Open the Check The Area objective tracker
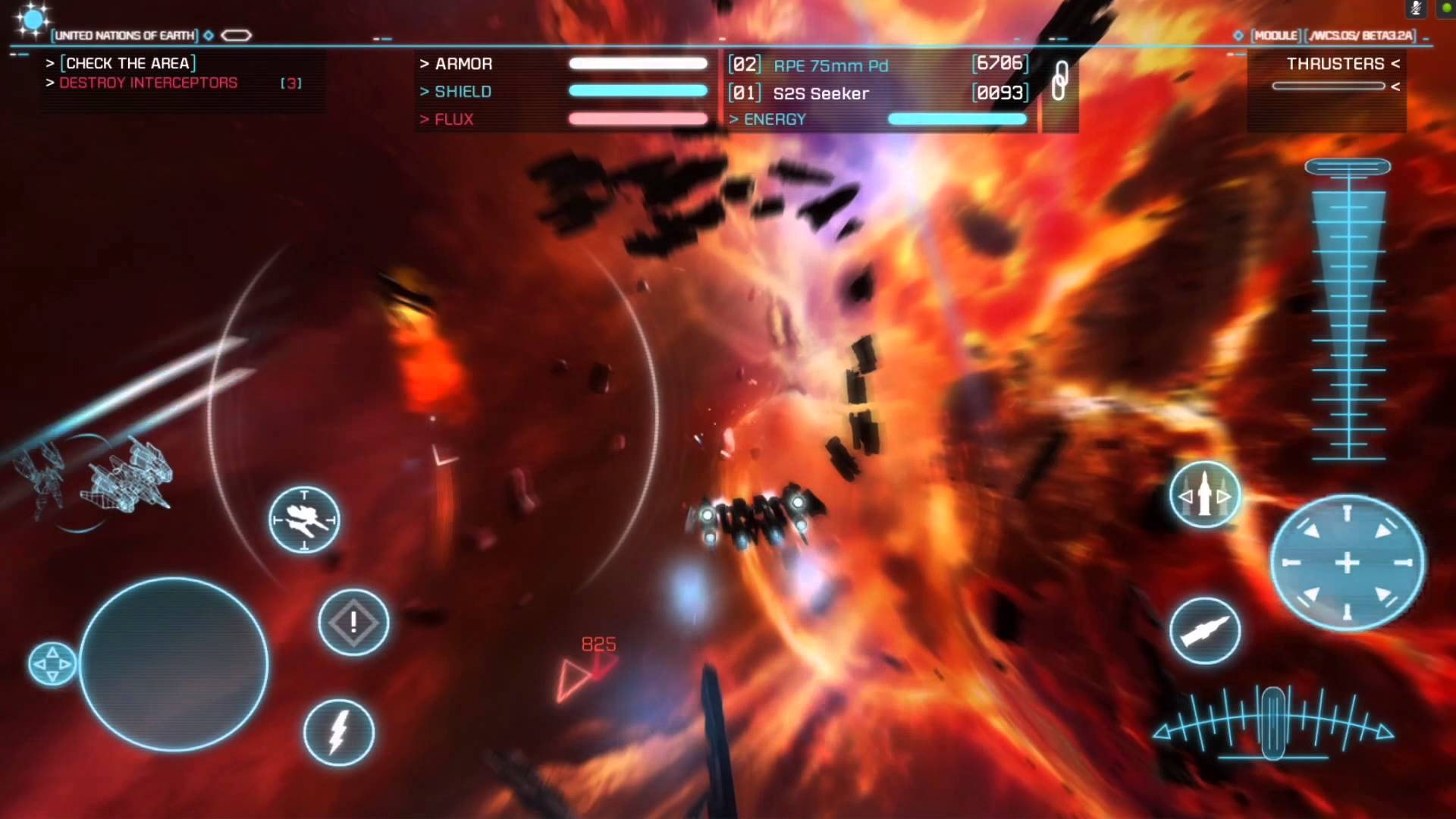Screen dimensions: 1456x819 coord(127,63)
